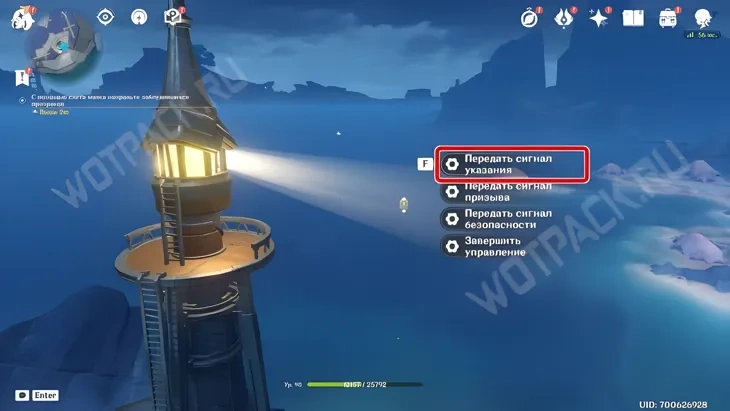Image resolution: width=730 pixels, height=411 pixels.
Task: Open the help chat bubble icon
Action: (172, 17)
